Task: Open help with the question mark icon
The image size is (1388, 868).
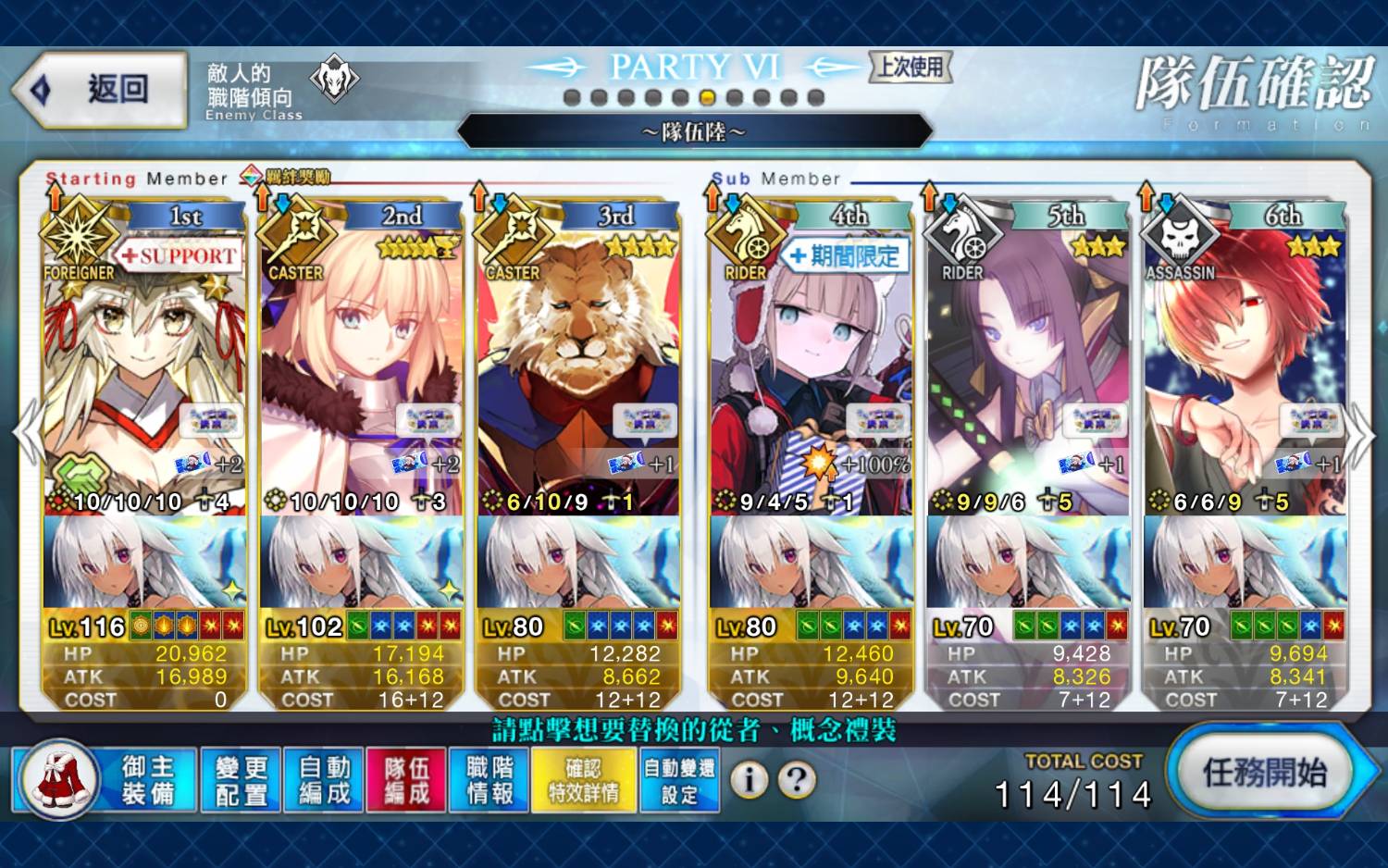Action: coord(797,780)
